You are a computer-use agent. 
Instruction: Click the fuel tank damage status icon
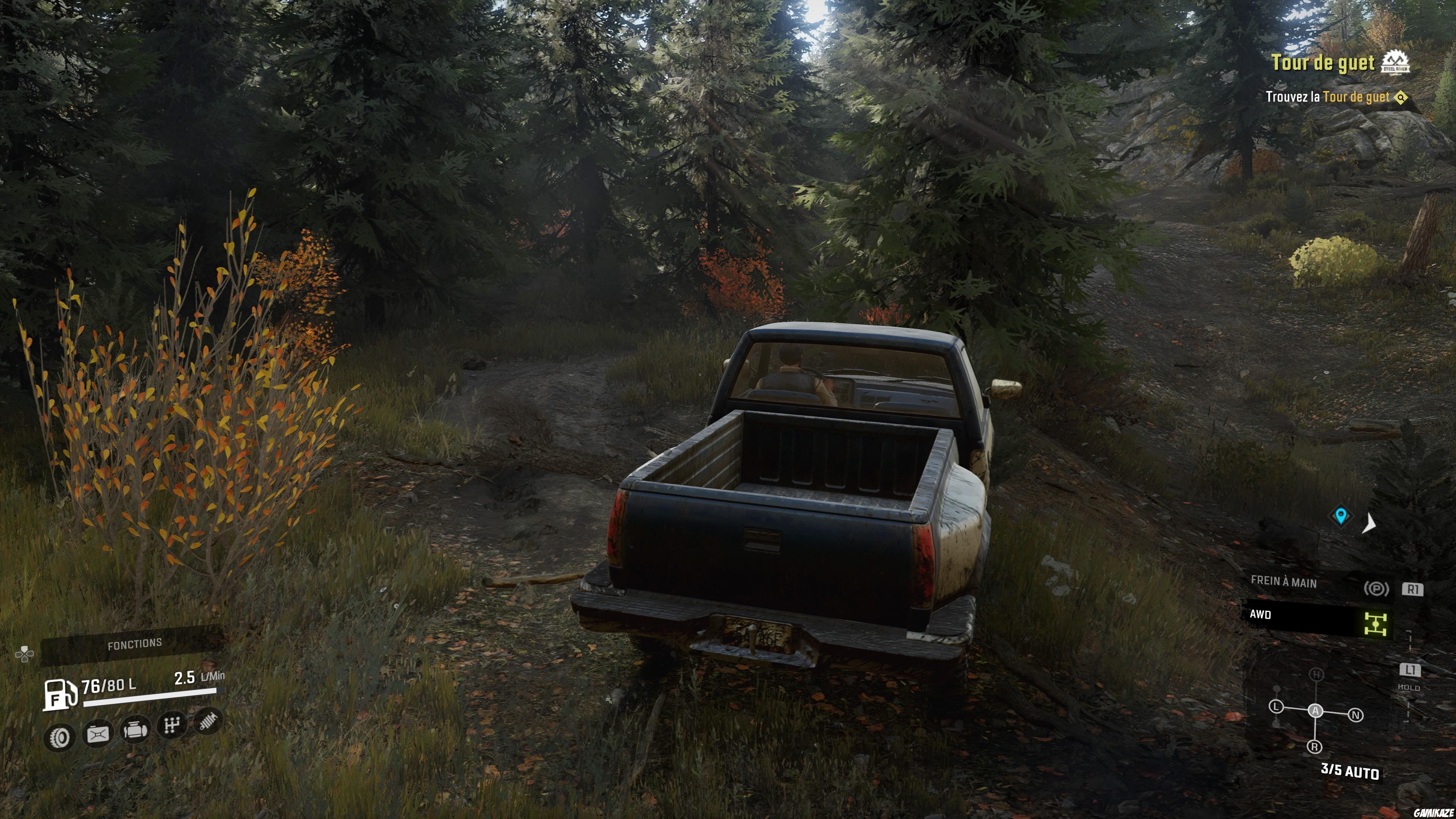click(x=98, y=734)
